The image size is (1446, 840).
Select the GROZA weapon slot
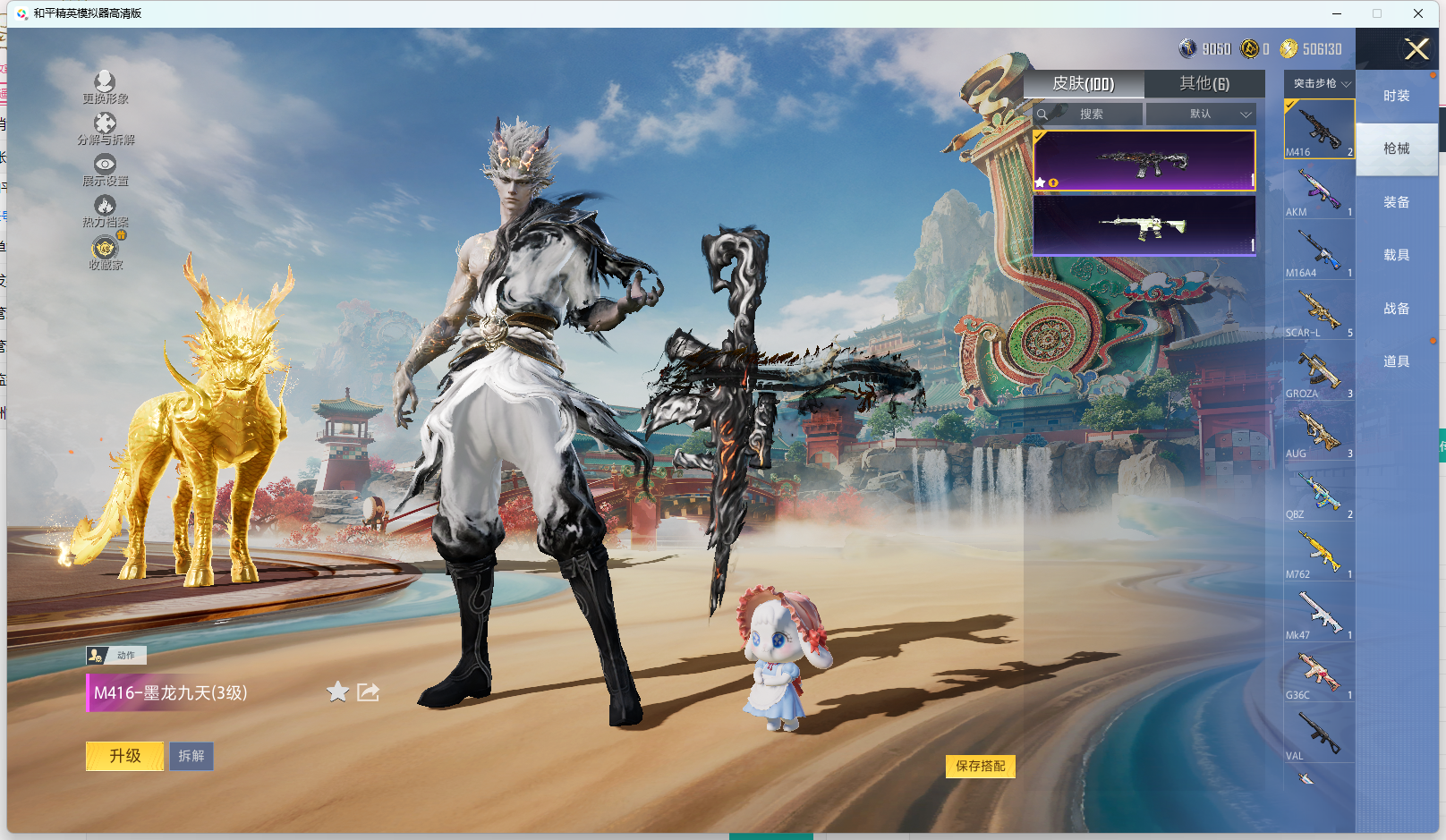(1319, 373)
